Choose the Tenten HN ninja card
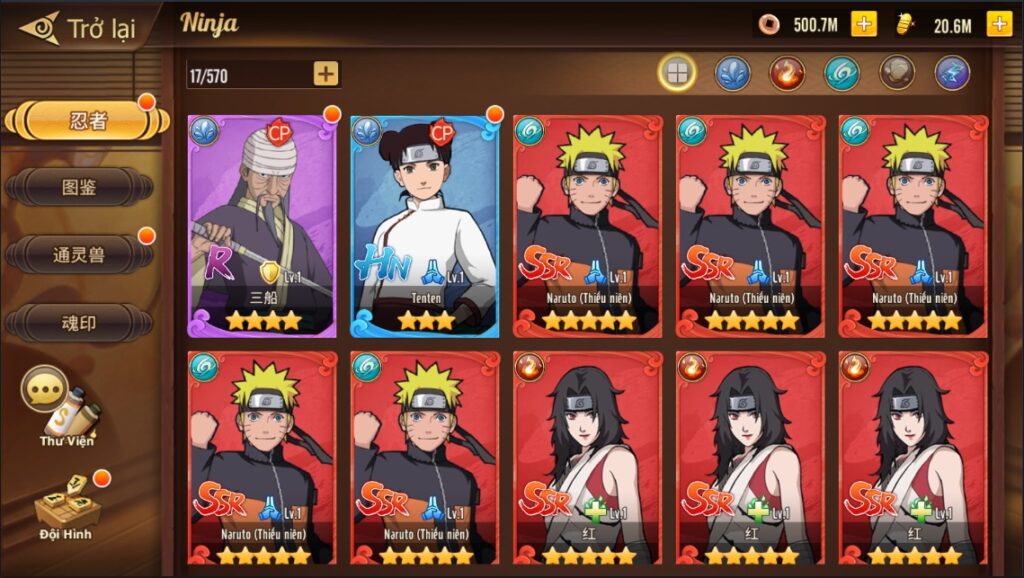The height and width of the screenshot is (578, 1024). click(425, 225)
